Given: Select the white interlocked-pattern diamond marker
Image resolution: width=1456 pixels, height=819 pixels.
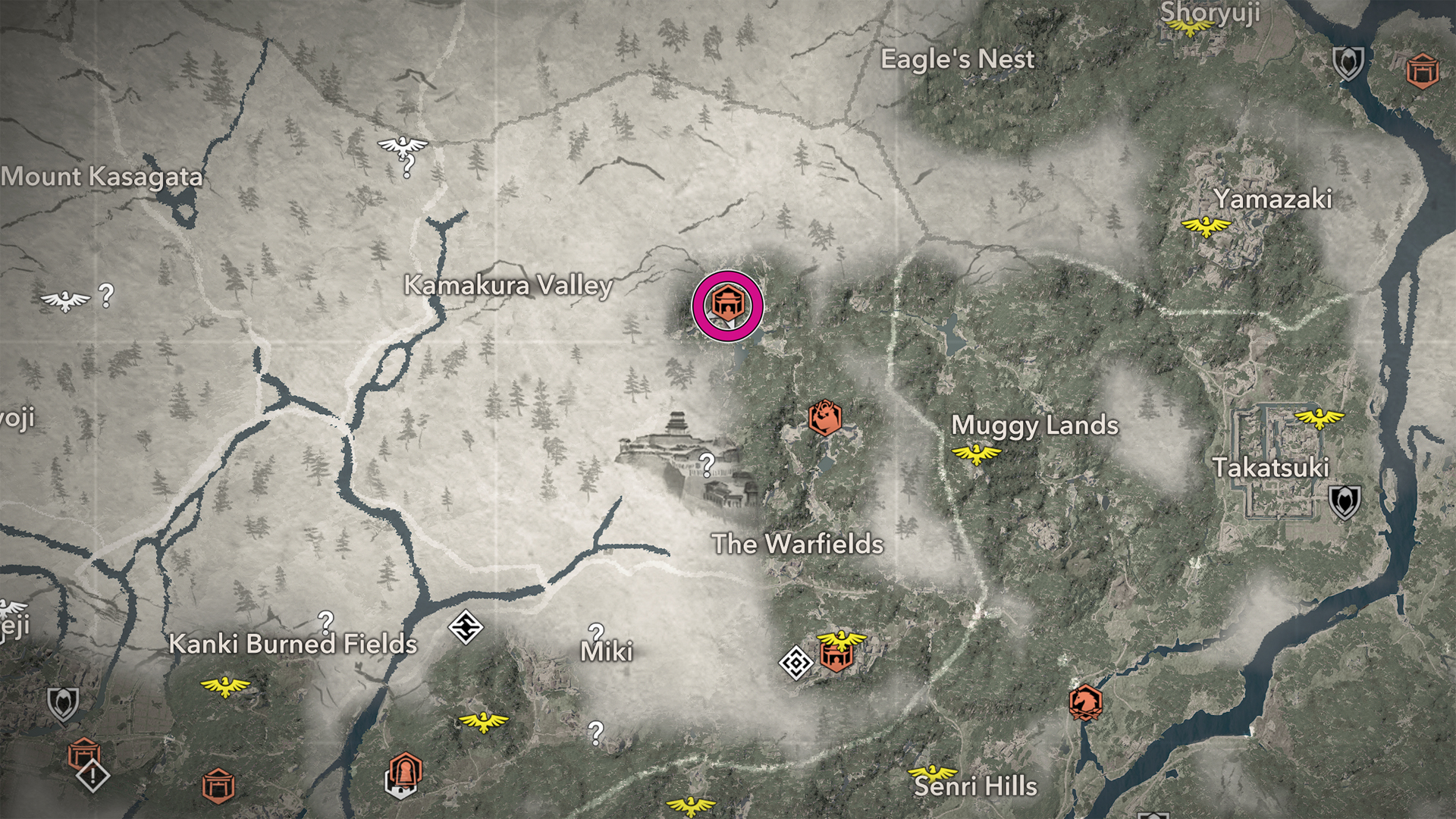Looking at the screenshot, I should (466, 627).
